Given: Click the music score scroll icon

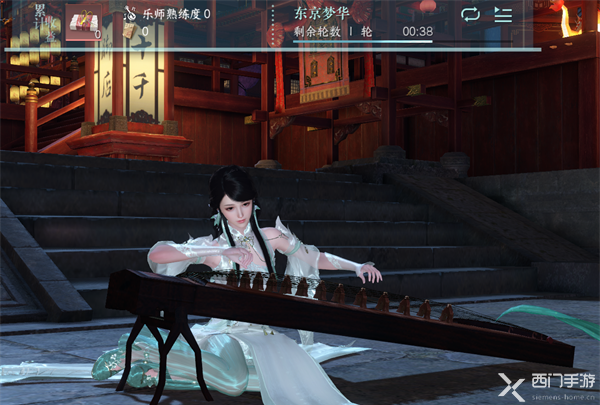Looking at the screenshot, I should tap(130, 31).
